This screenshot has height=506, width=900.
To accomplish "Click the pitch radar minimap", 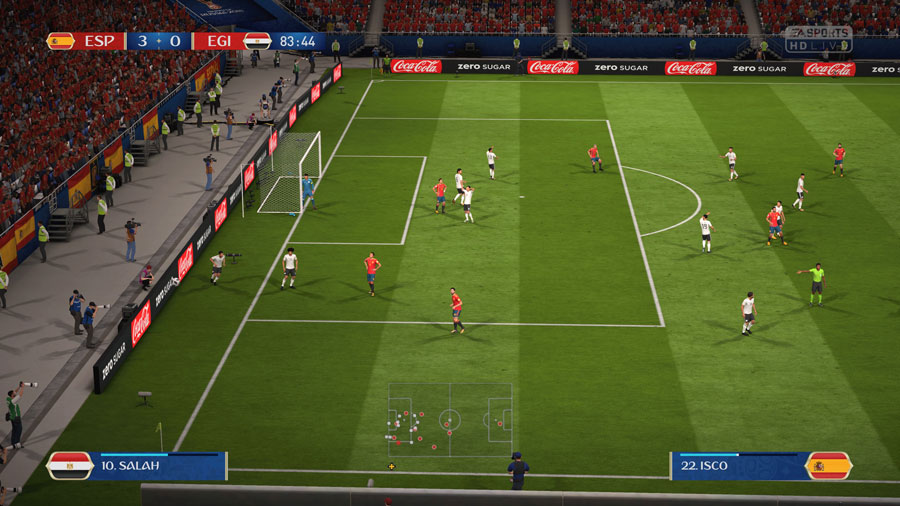I will 450,420.
